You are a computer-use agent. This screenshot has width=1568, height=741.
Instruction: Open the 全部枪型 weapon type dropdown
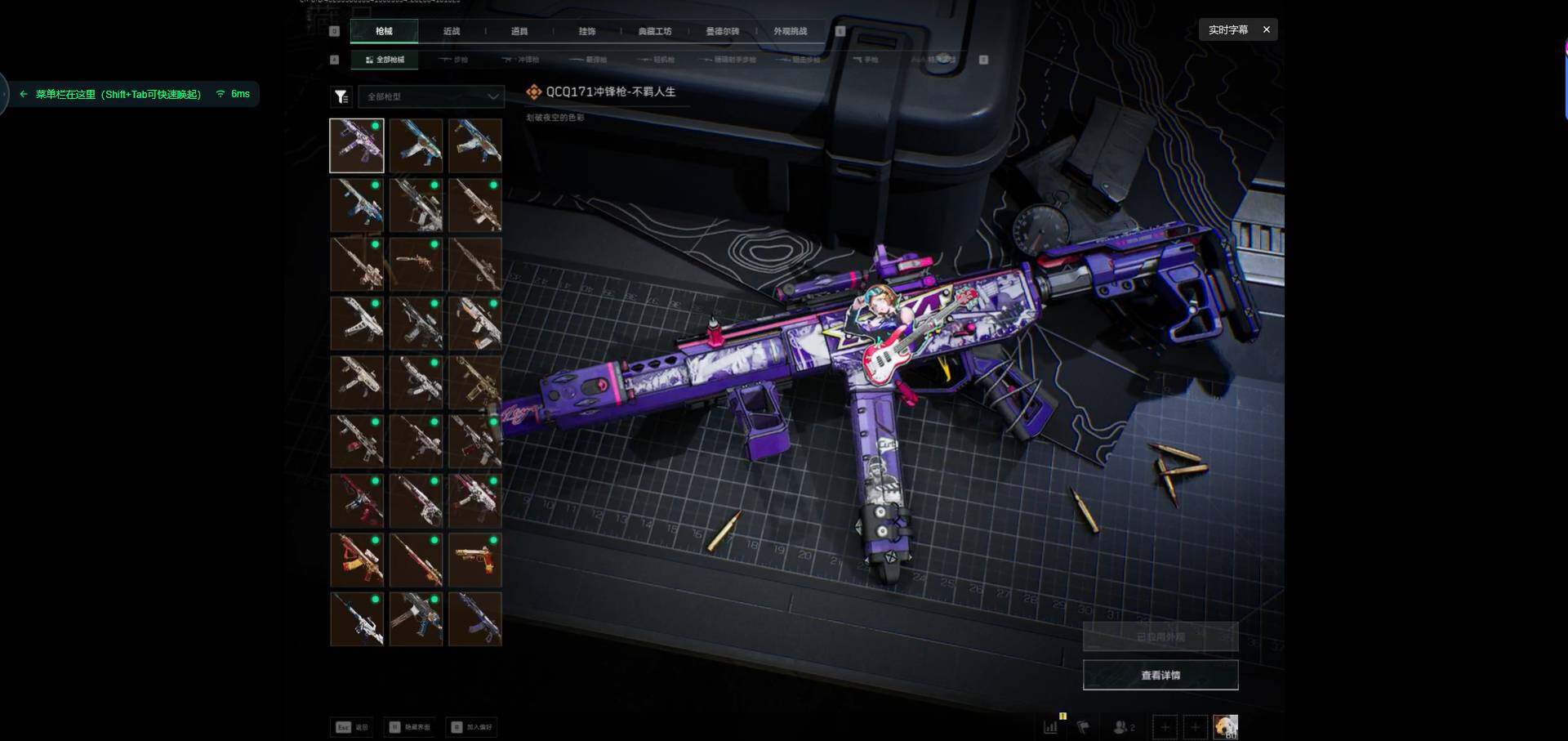pyautogui.click(x=431, y=96)
